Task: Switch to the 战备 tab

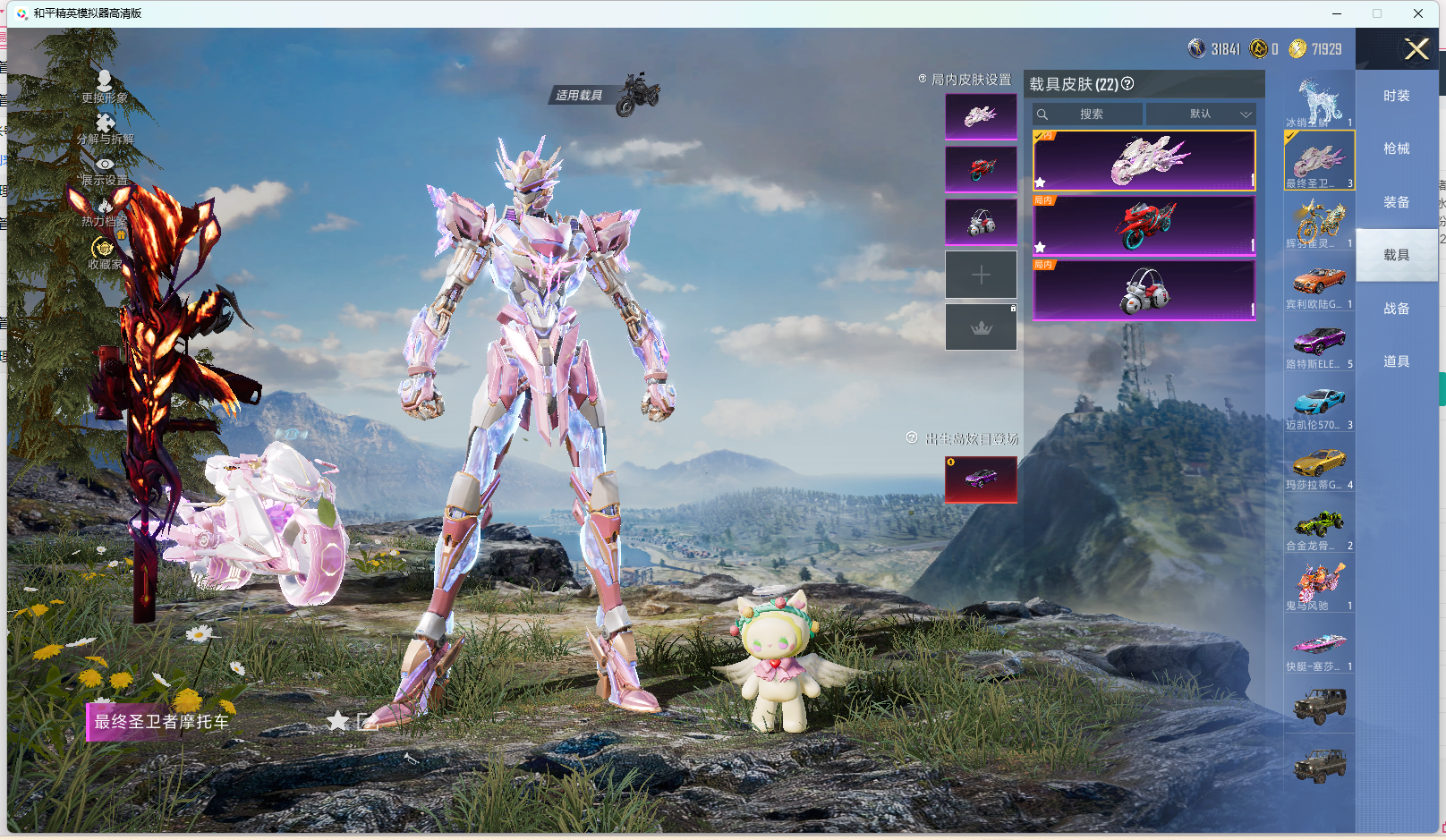Action: pyautogui.click(x=1396, y=309)
